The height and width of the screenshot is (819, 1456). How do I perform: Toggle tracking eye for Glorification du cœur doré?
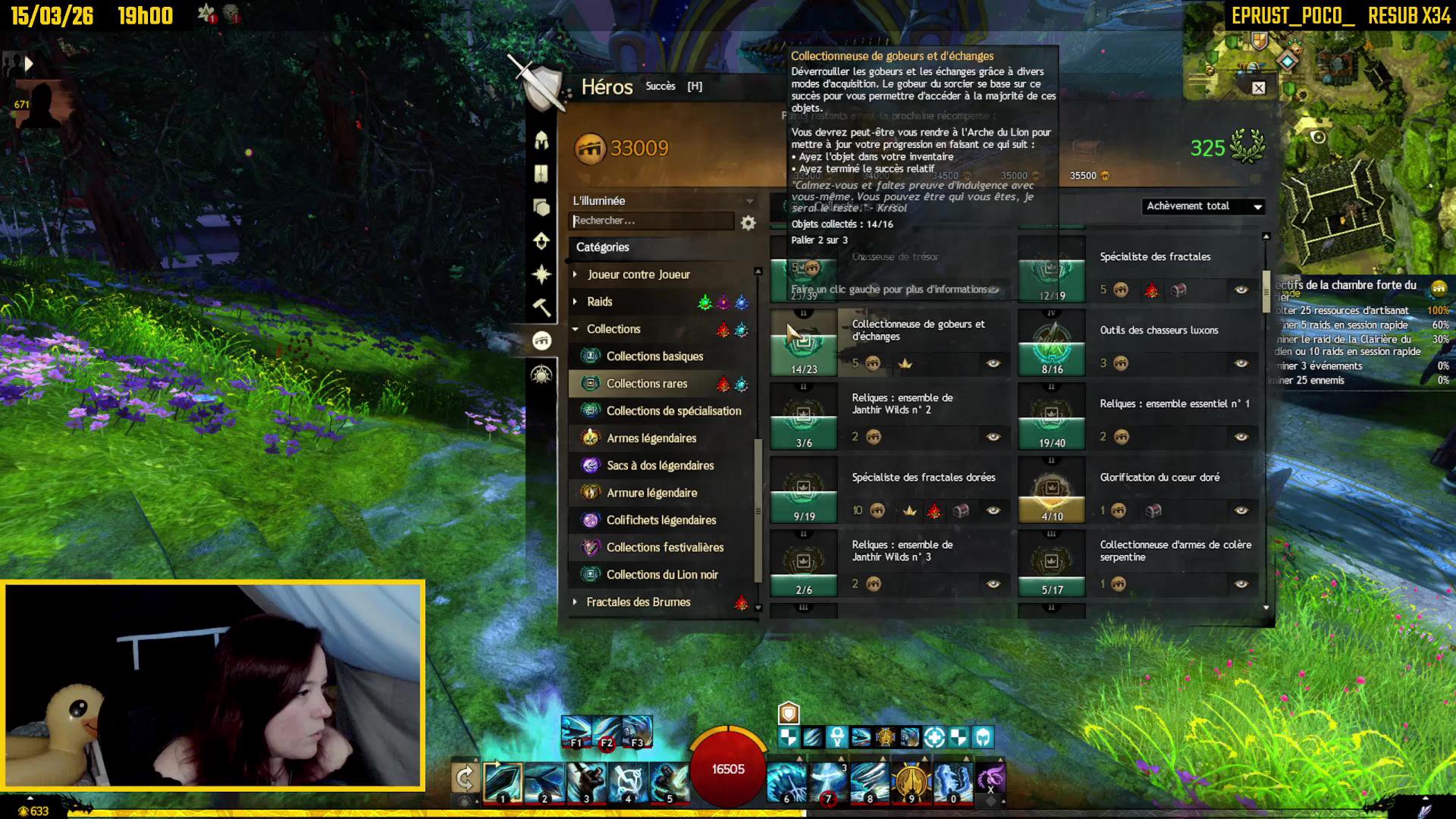(1241, 510)
